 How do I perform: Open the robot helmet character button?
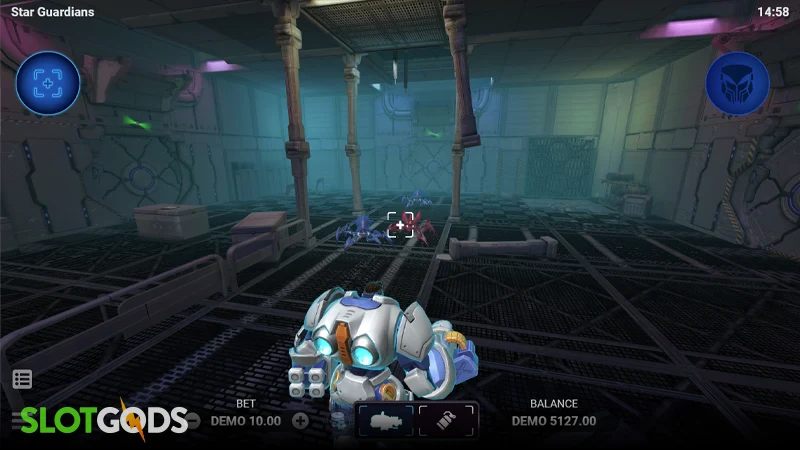pyautogui.click(x=737, y=84)
